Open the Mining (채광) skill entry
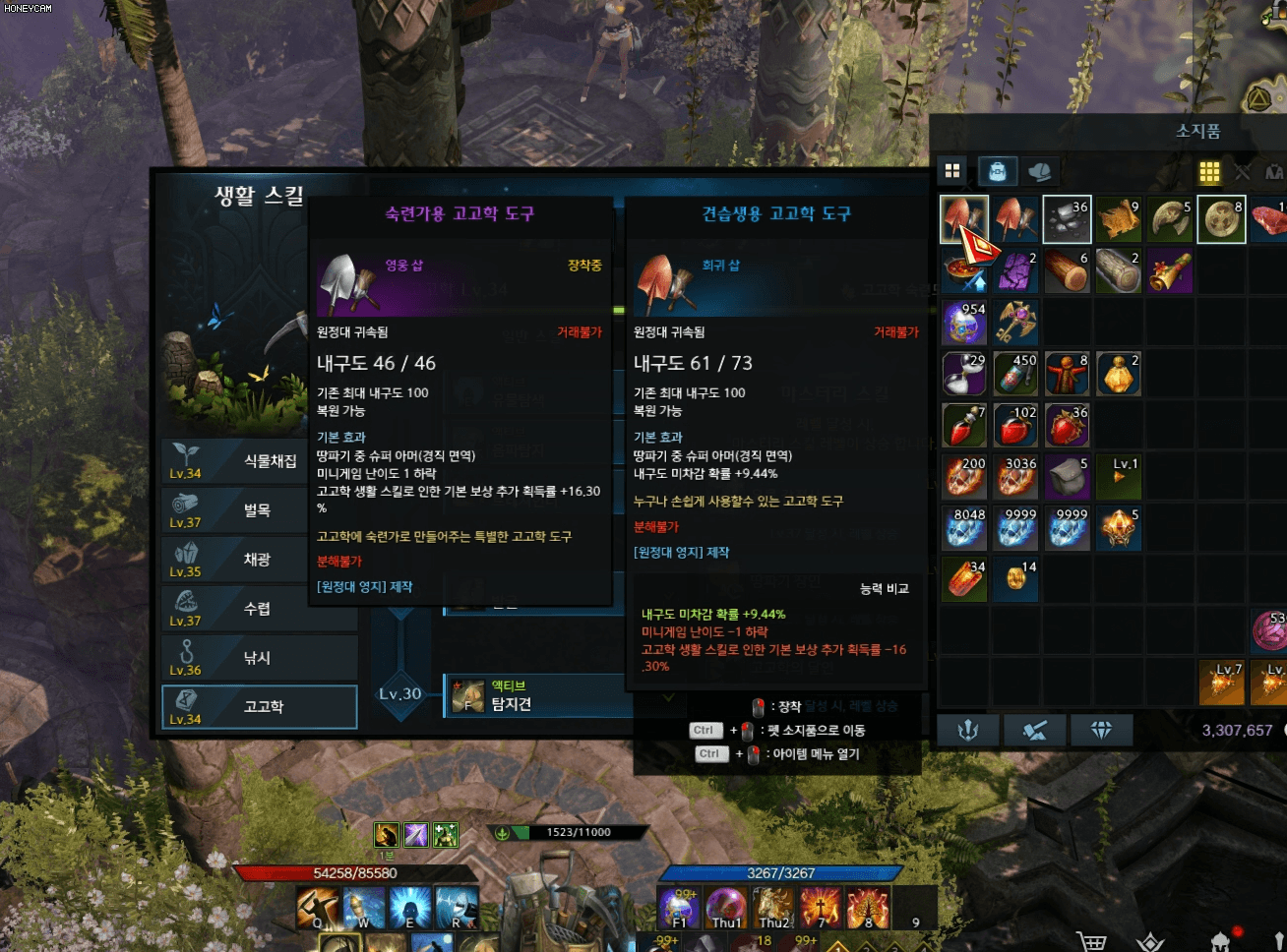Viewport: 1287px width, 952px height. tap(258, 560)
